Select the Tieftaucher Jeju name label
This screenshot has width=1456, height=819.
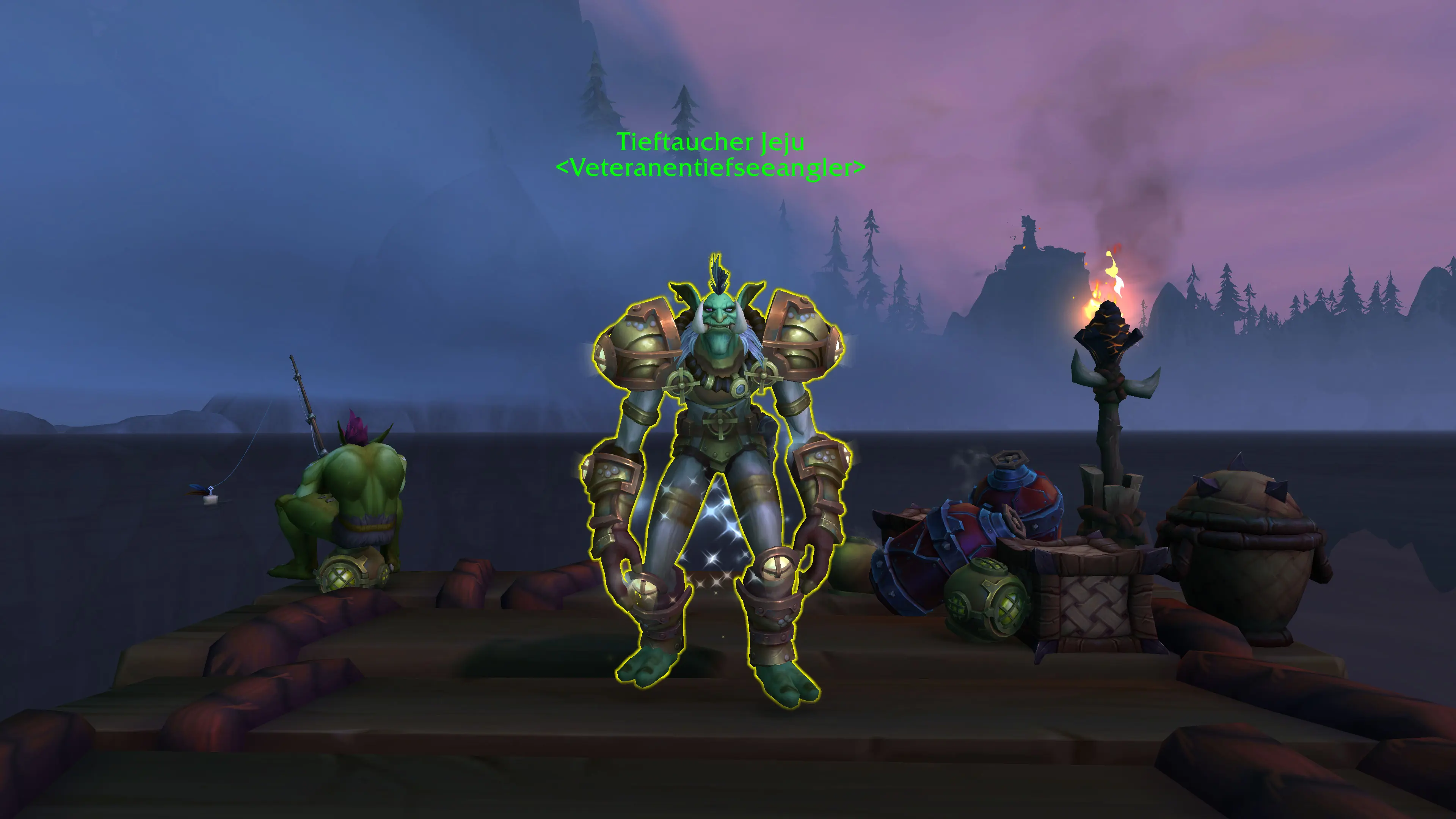click(x=710, y=142)
